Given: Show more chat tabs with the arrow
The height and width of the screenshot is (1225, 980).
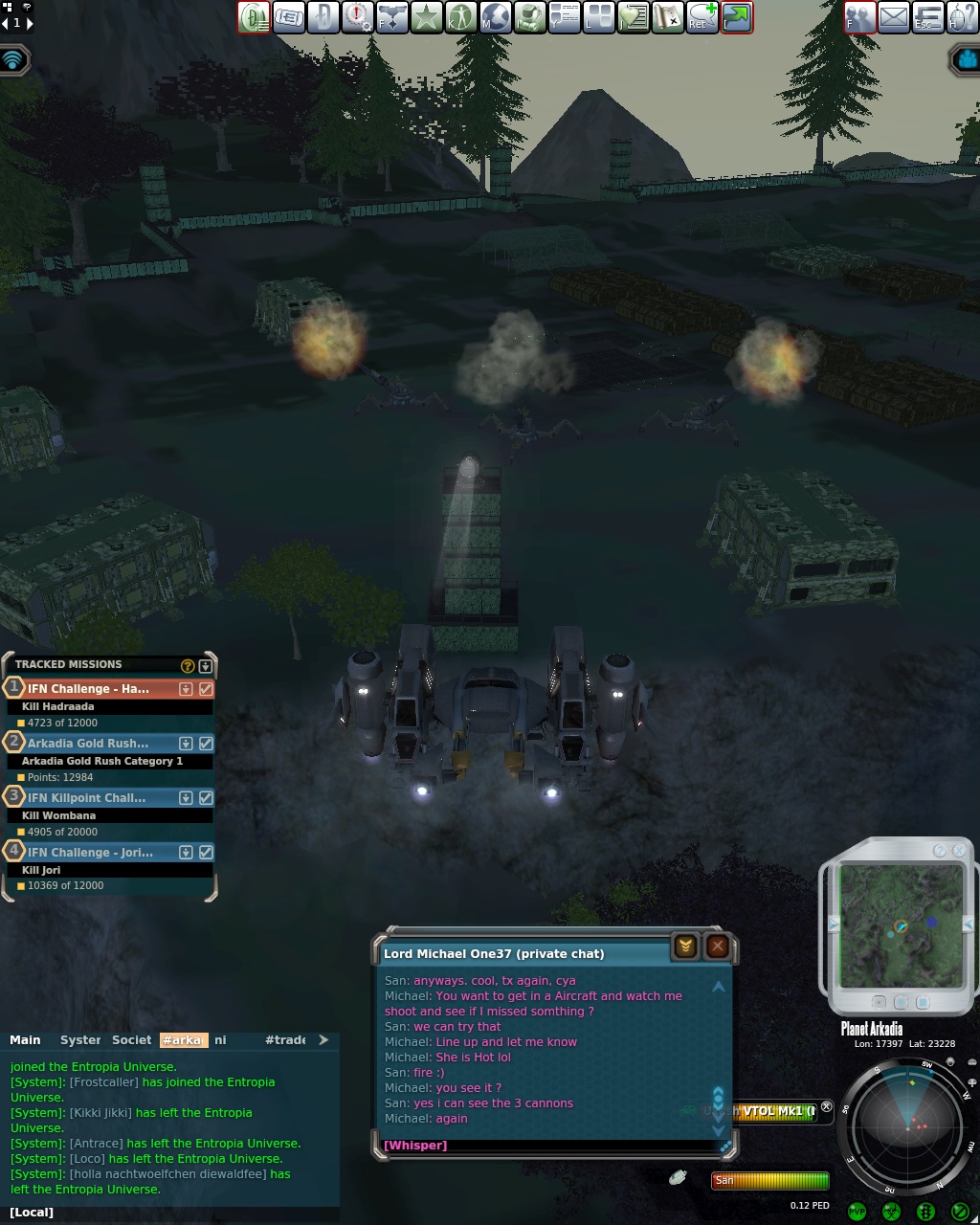Looking at the screenshot, I should point(323,1040).
